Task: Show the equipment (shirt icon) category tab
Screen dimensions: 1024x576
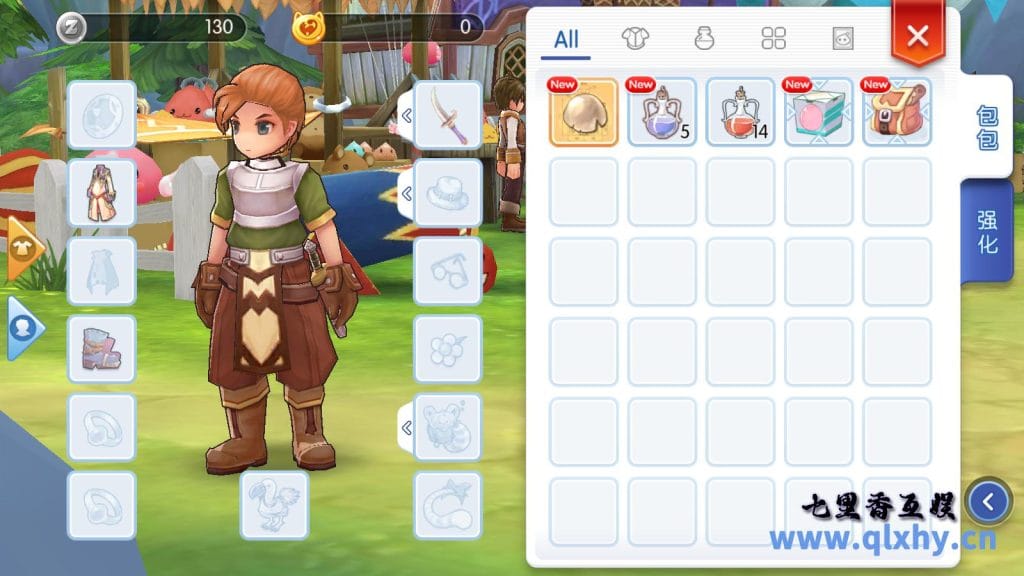Action: pyautogui.click(x=635, y=39)
